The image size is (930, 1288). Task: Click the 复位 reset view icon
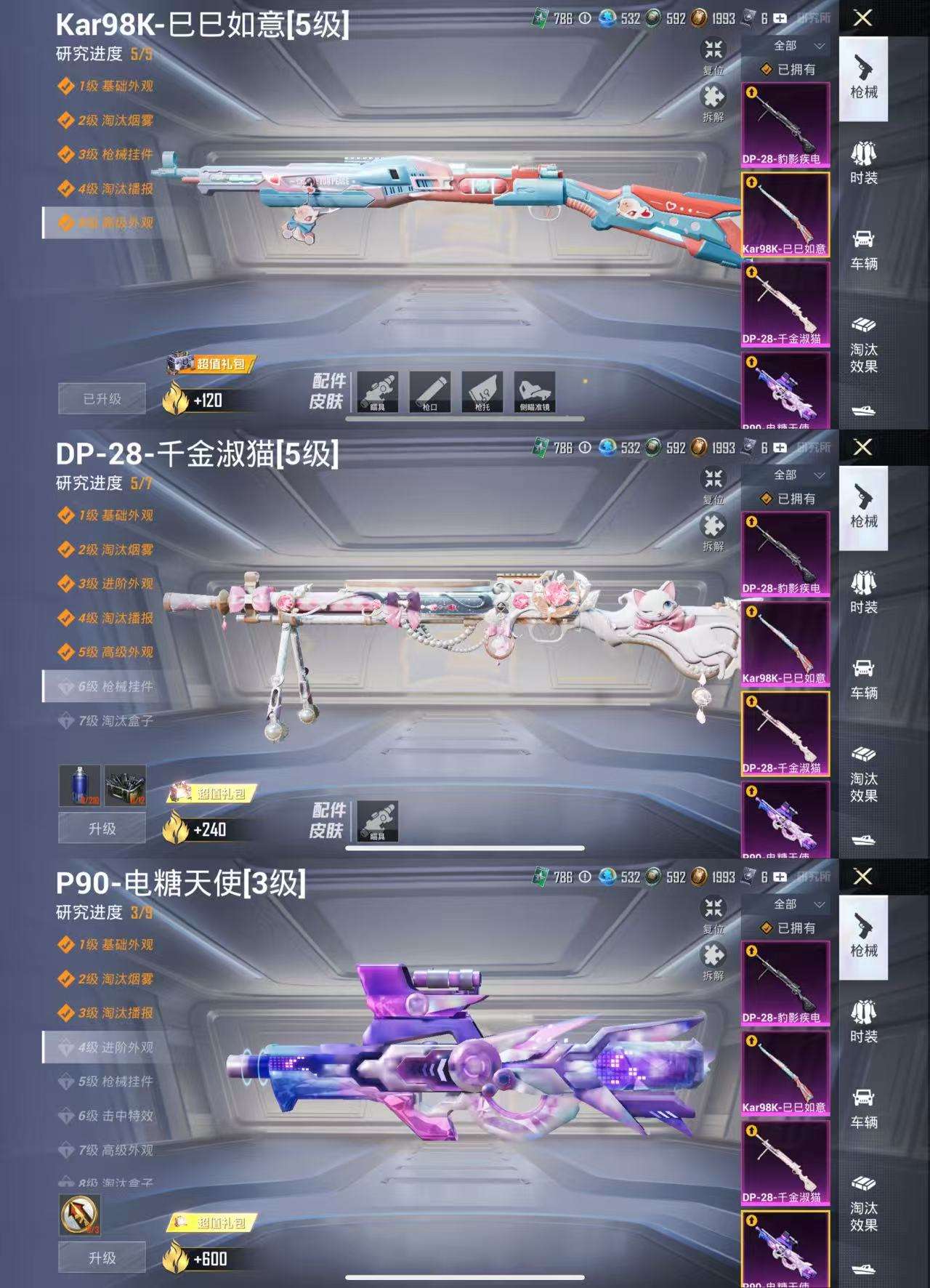click(714, 49)
